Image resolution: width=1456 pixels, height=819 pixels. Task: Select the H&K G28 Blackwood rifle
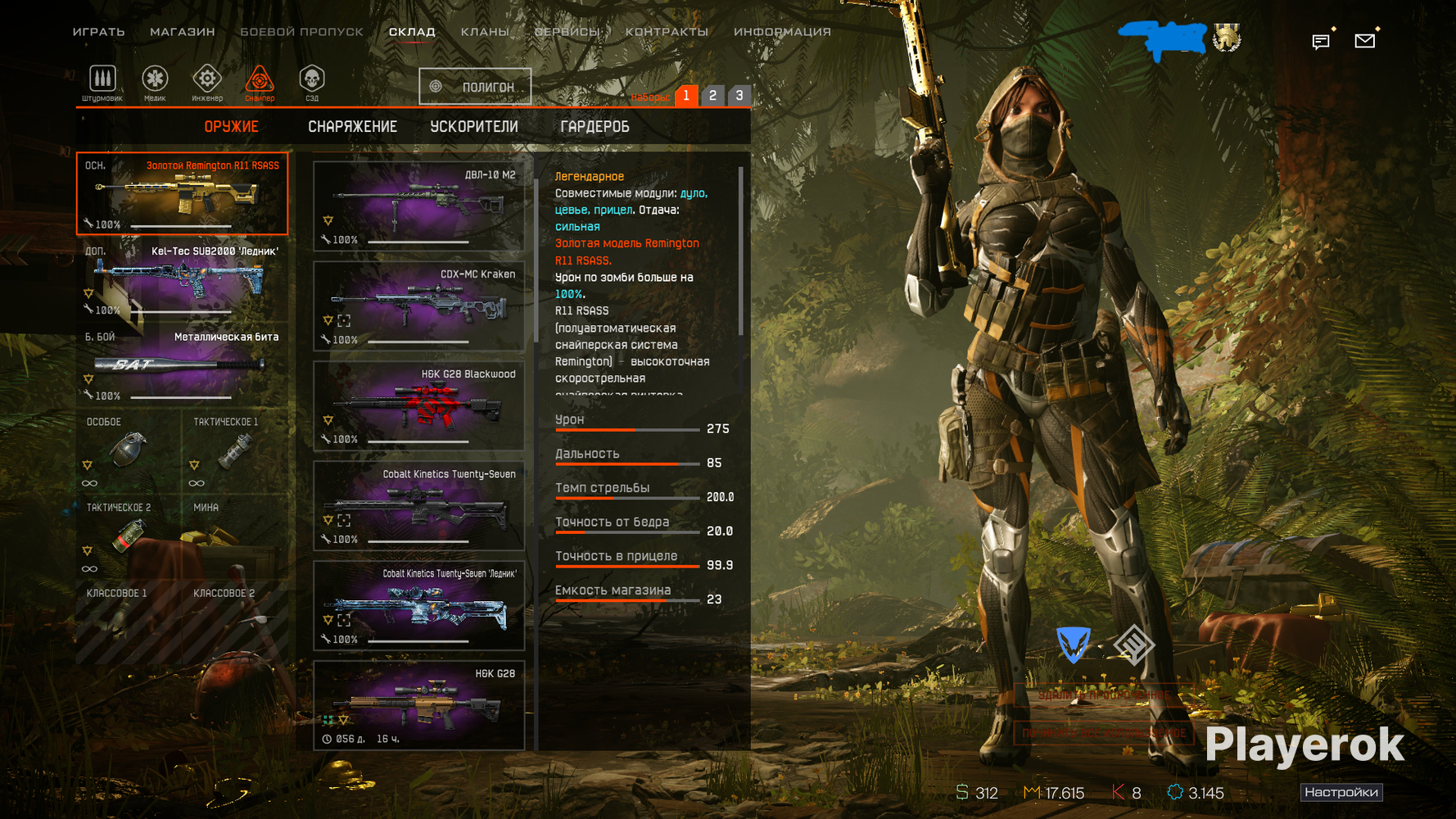point(418,405)
